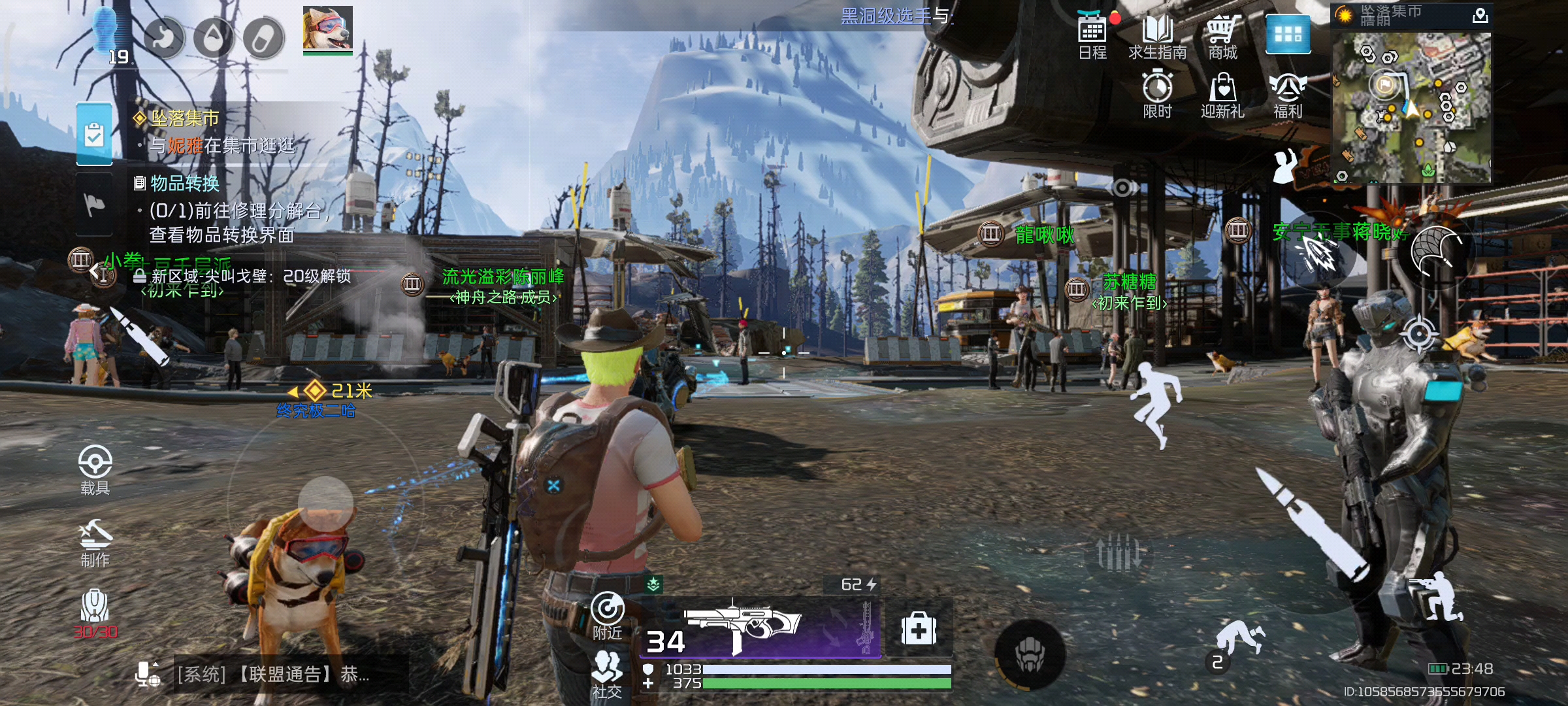
Task: Open the system chat message box
Action: pyautogui.click(x=274, y=675)
